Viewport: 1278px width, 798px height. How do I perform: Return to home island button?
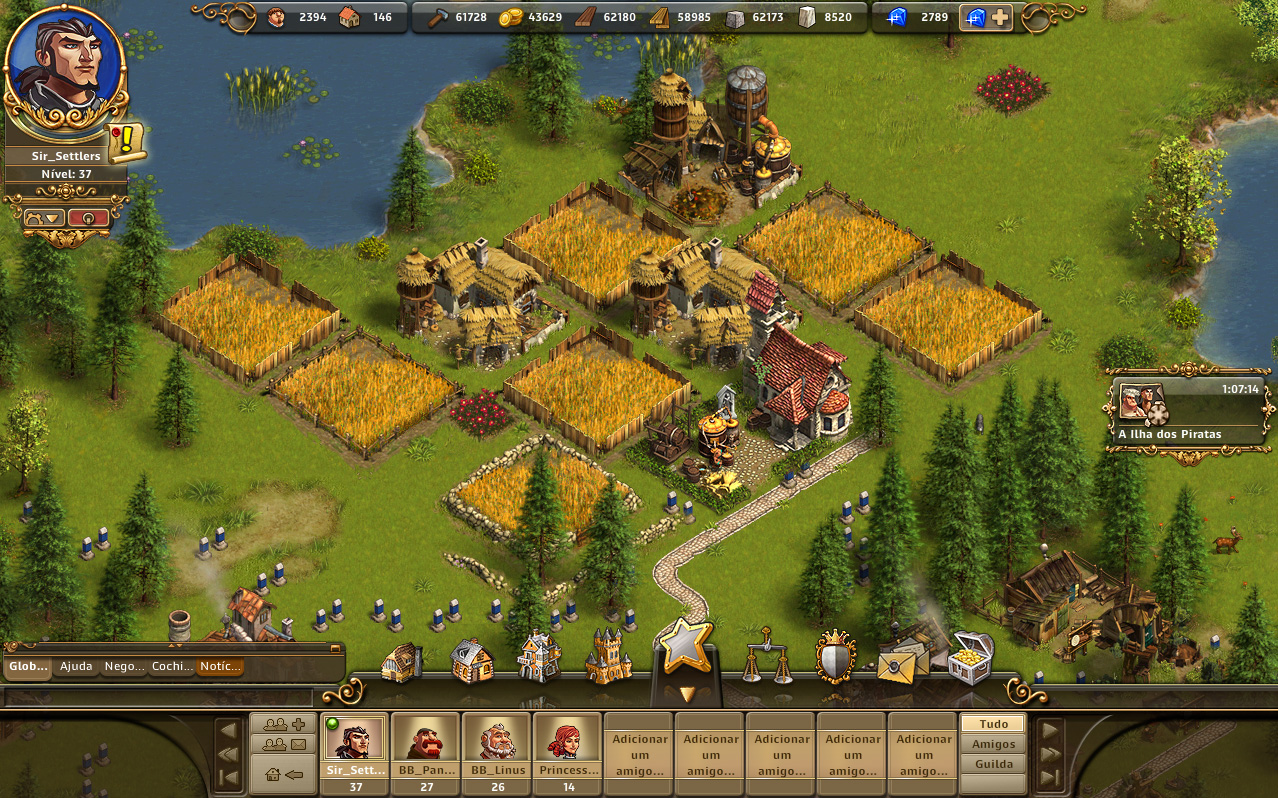(x=283, y=774)
